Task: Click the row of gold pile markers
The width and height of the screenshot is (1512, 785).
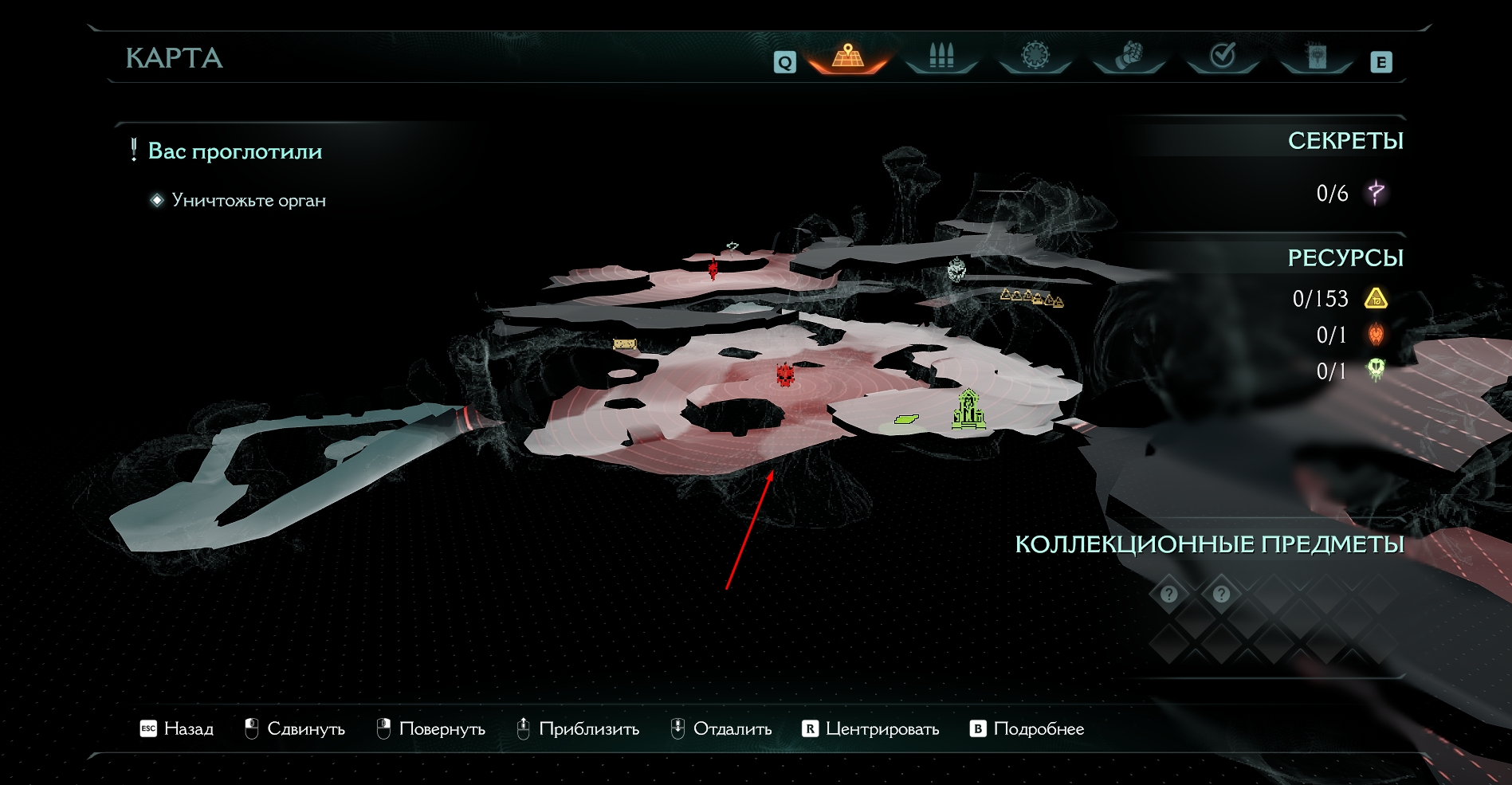Action: pyautogui.click(x=1031, y=299)
